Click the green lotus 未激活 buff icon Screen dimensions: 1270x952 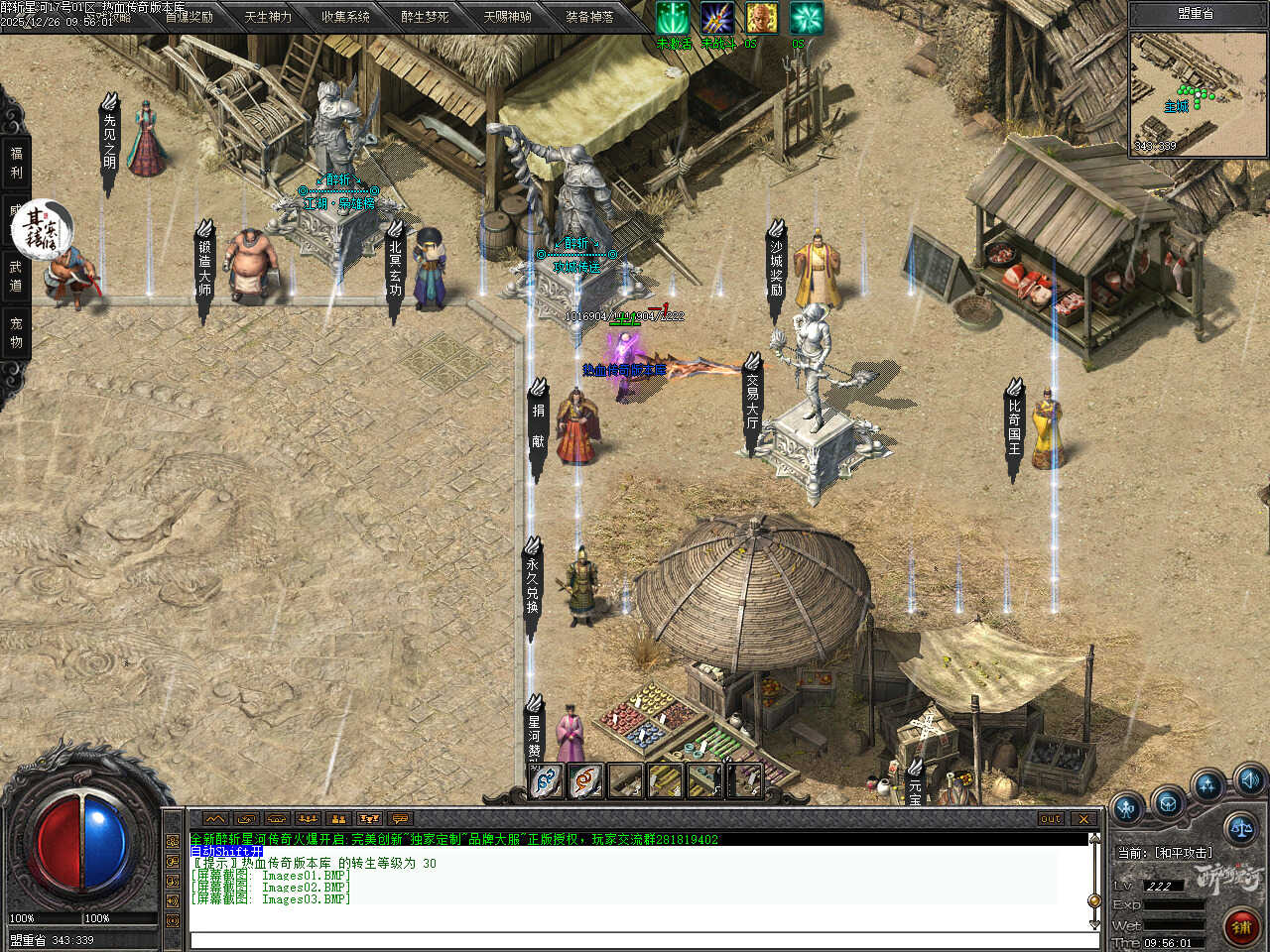pos(673,18)
